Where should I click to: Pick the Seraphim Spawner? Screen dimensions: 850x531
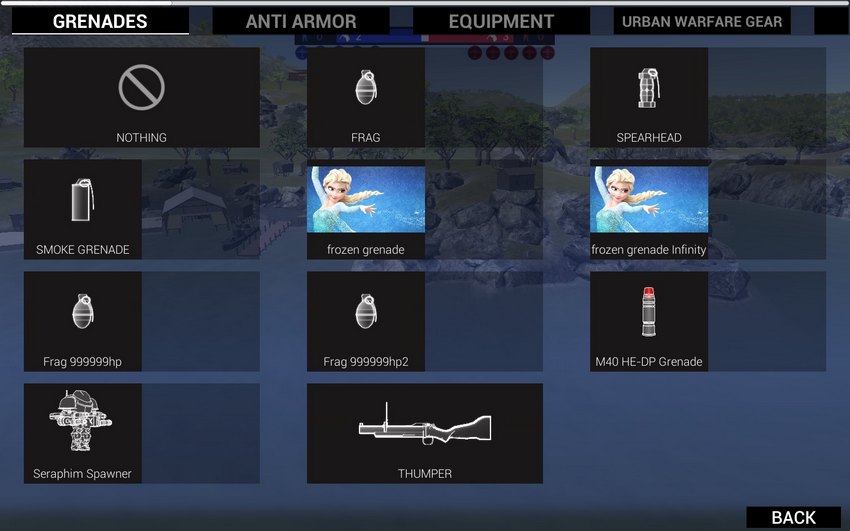(83, 434)
